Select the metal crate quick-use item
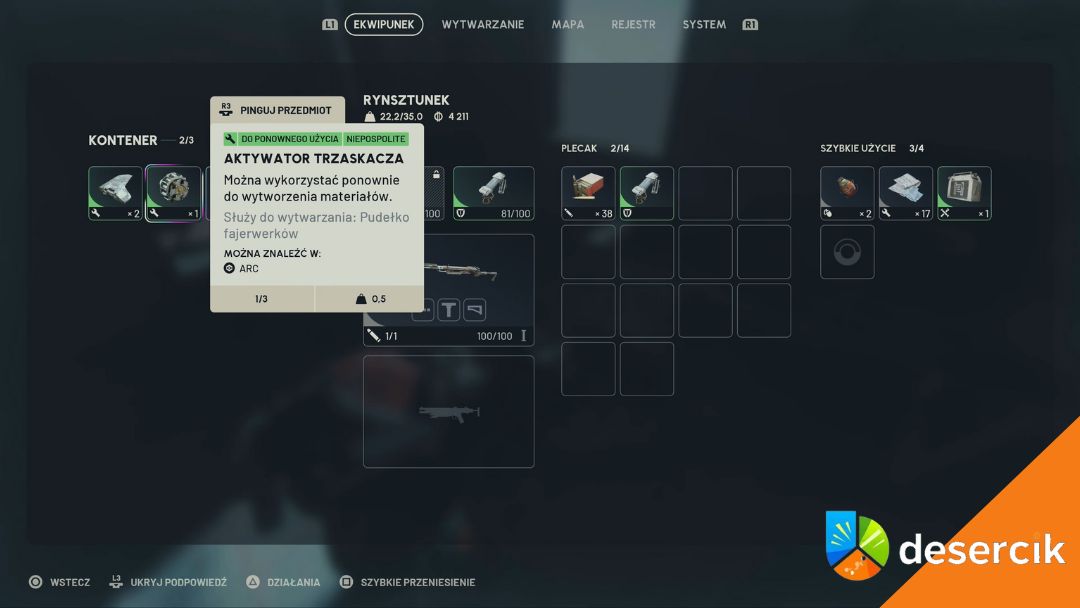This screenshot has width=1080, height=608. point(964,193)
